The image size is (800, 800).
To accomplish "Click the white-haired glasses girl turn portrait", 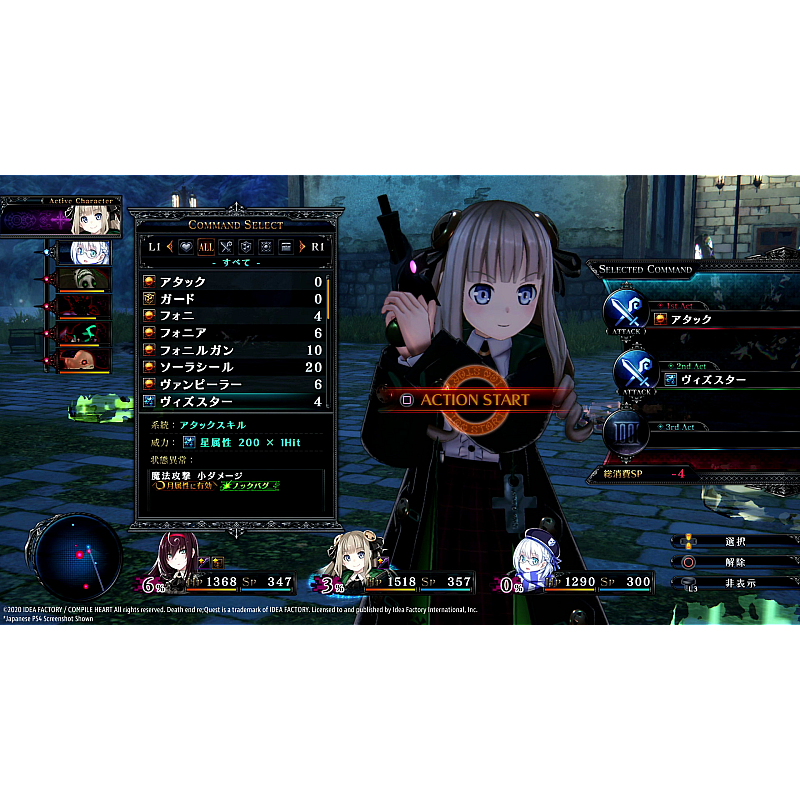I will [83, 253].
